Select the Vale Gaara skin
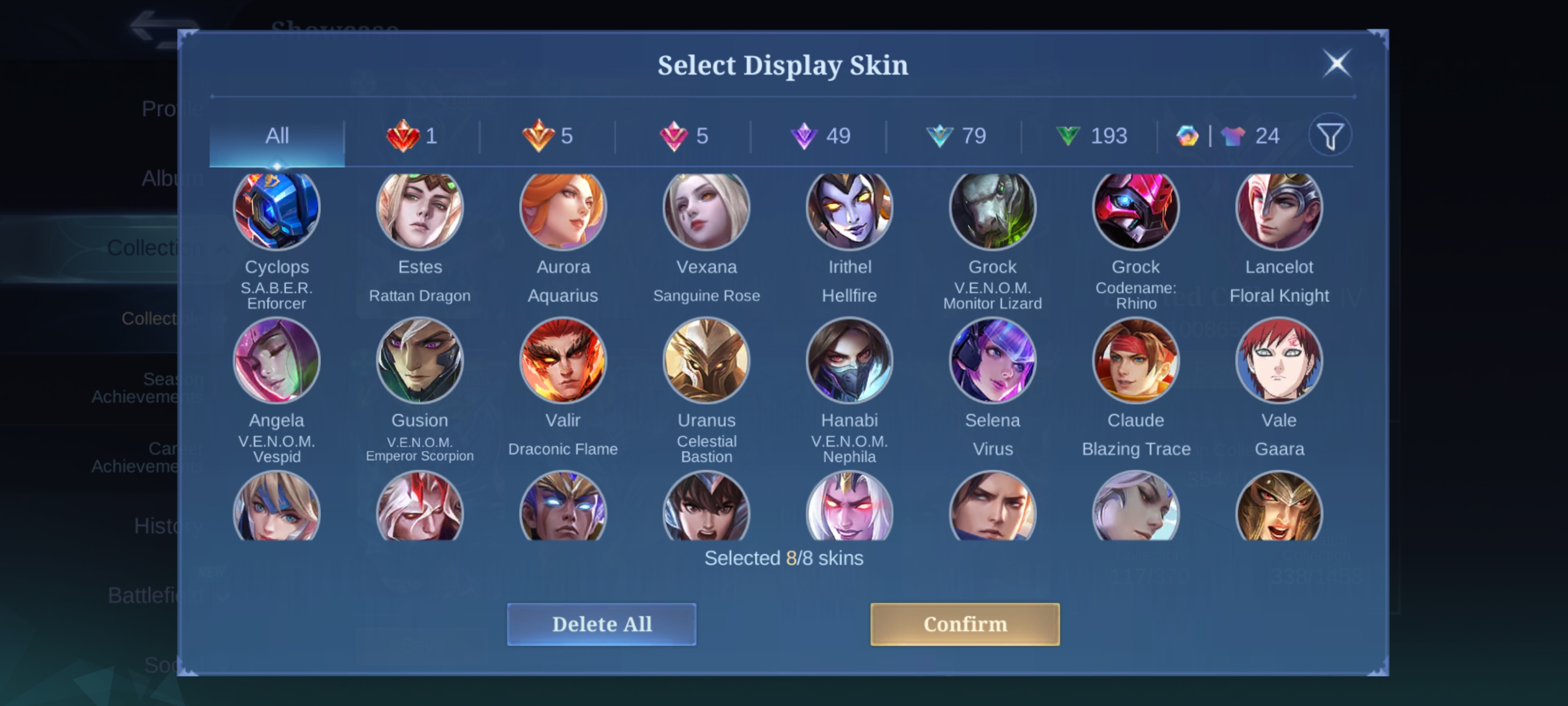1568x706 pixels. (1279, 361)
